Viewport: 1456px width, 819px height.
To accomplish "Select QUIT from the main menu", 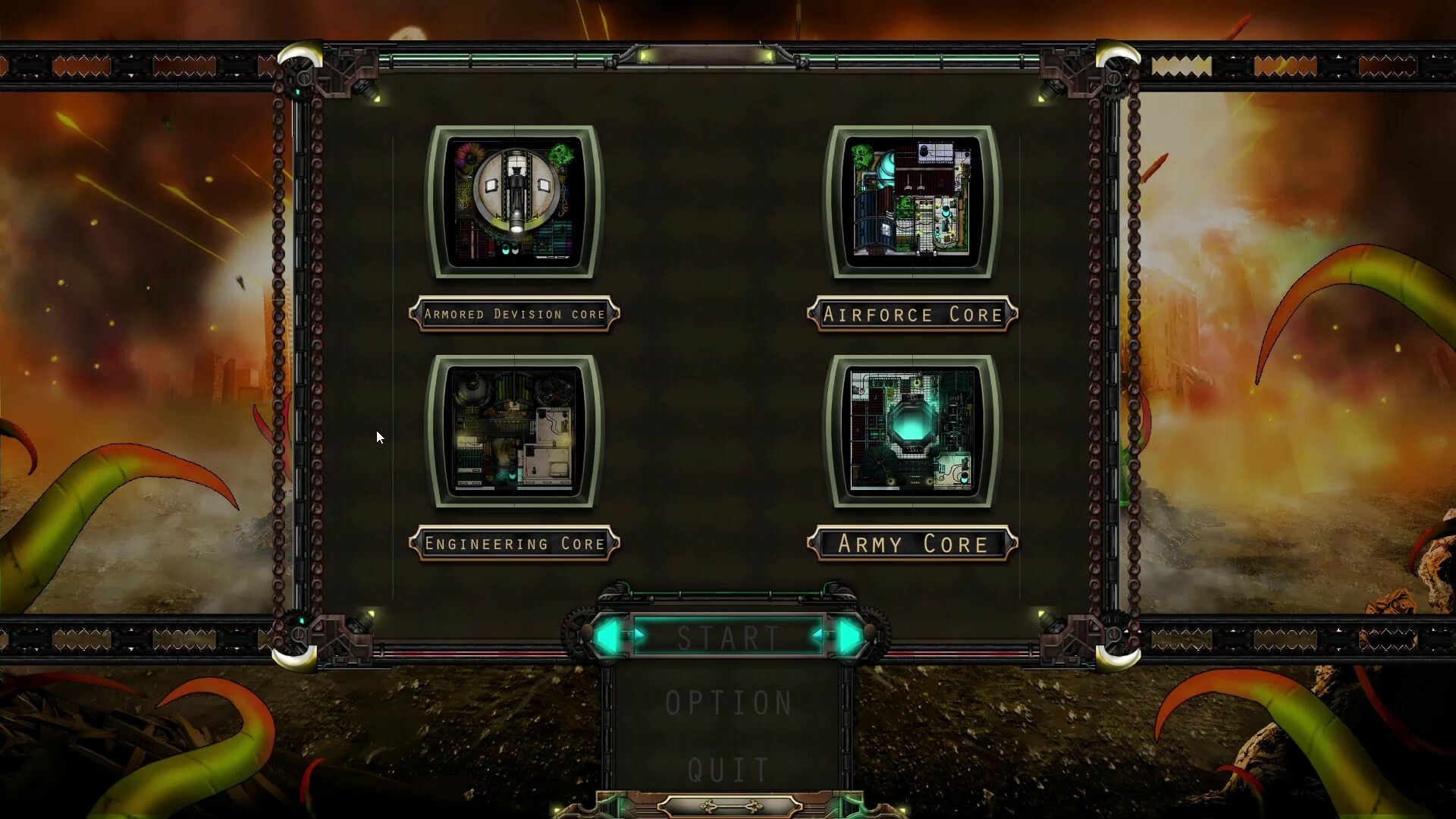I will coord(728,767).
